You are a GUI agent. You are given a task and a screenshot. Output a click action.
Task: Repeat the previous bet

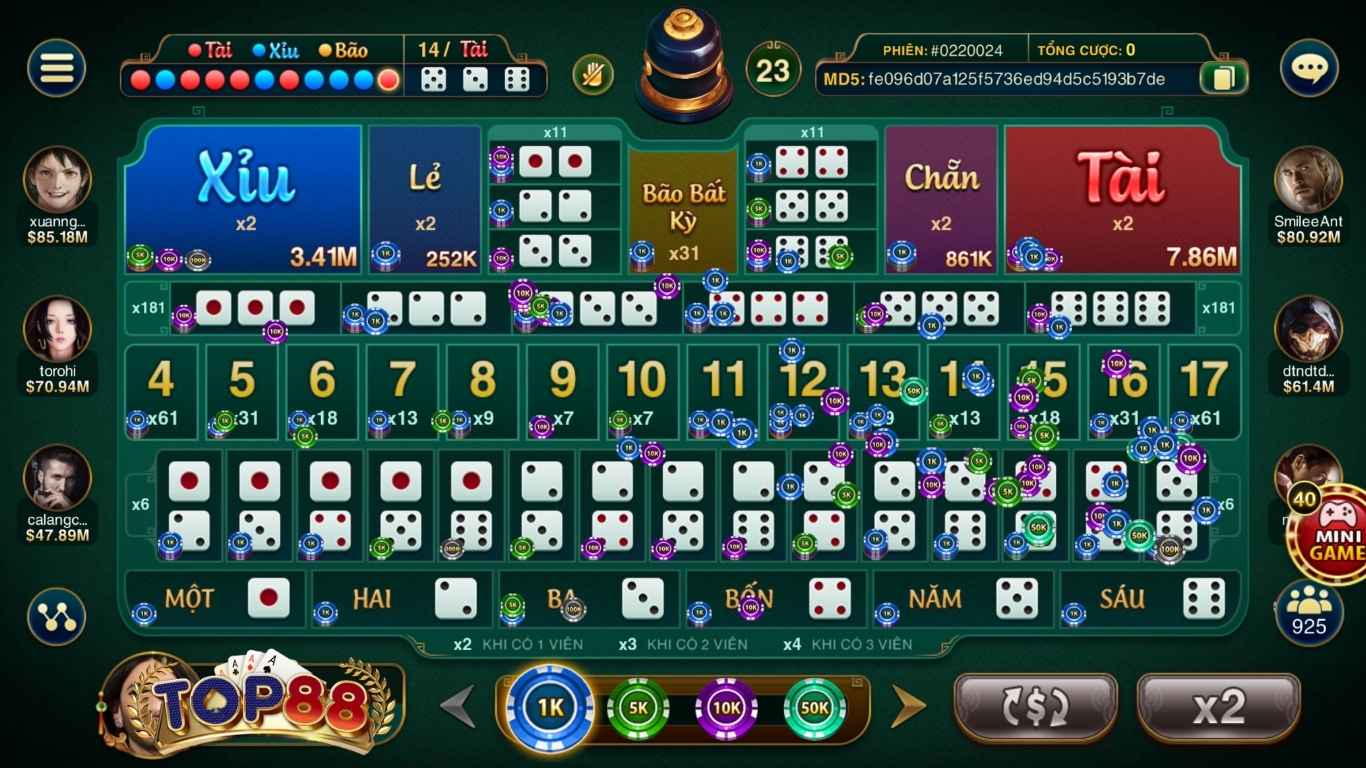tap(1035, 707)
